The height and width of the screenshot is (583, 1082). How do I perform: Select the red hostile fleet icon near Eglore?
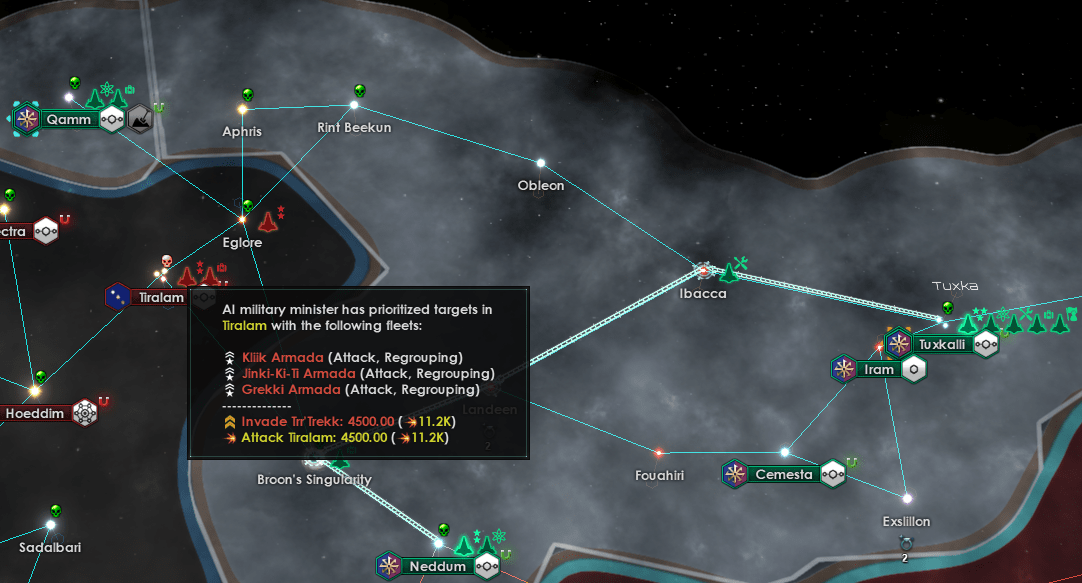pos(268,219)
